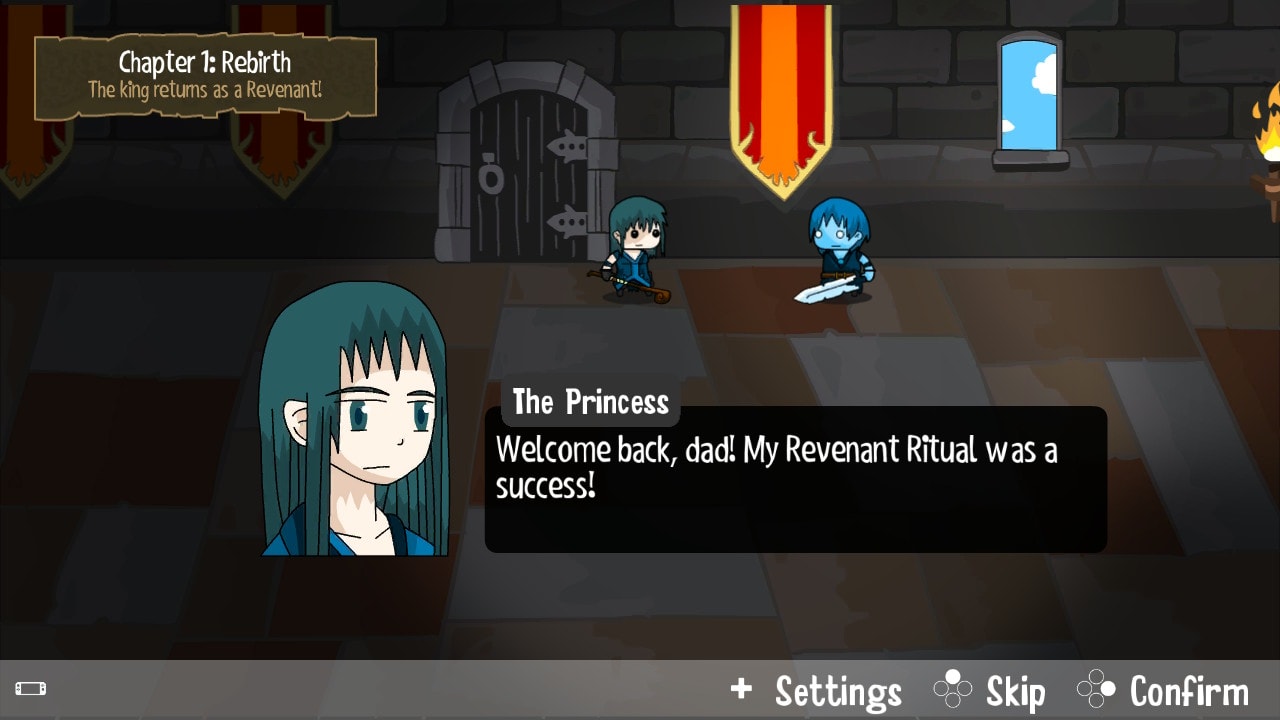
Task: Click the controller battery indicator
Action: coord(32,688)
